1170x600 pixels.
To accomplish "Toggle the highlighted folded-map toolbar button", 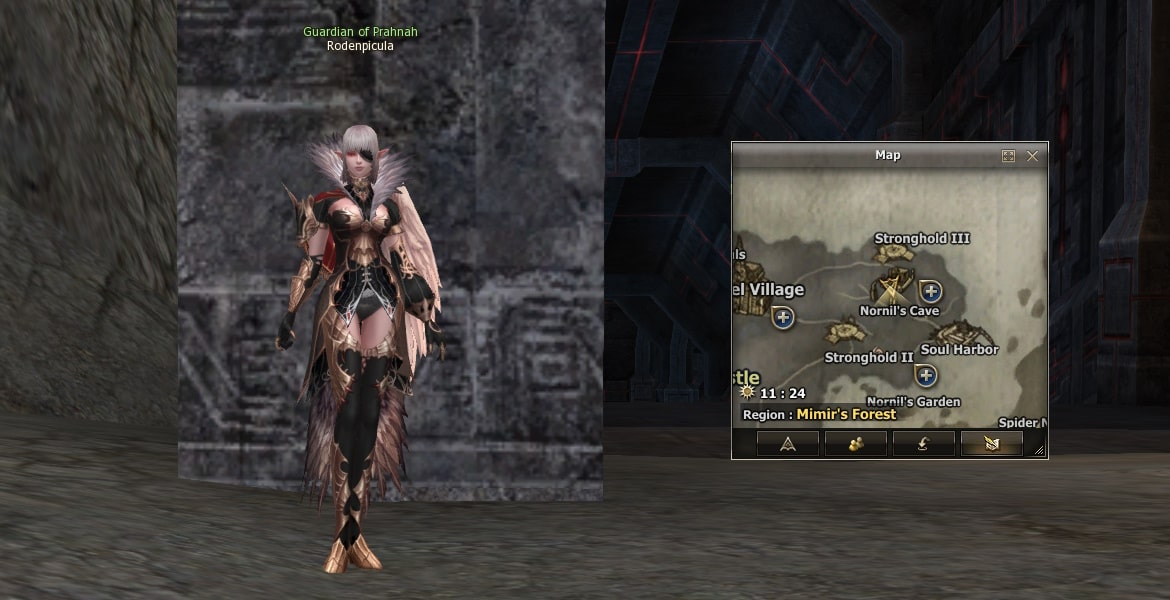I will pos(991,444).
